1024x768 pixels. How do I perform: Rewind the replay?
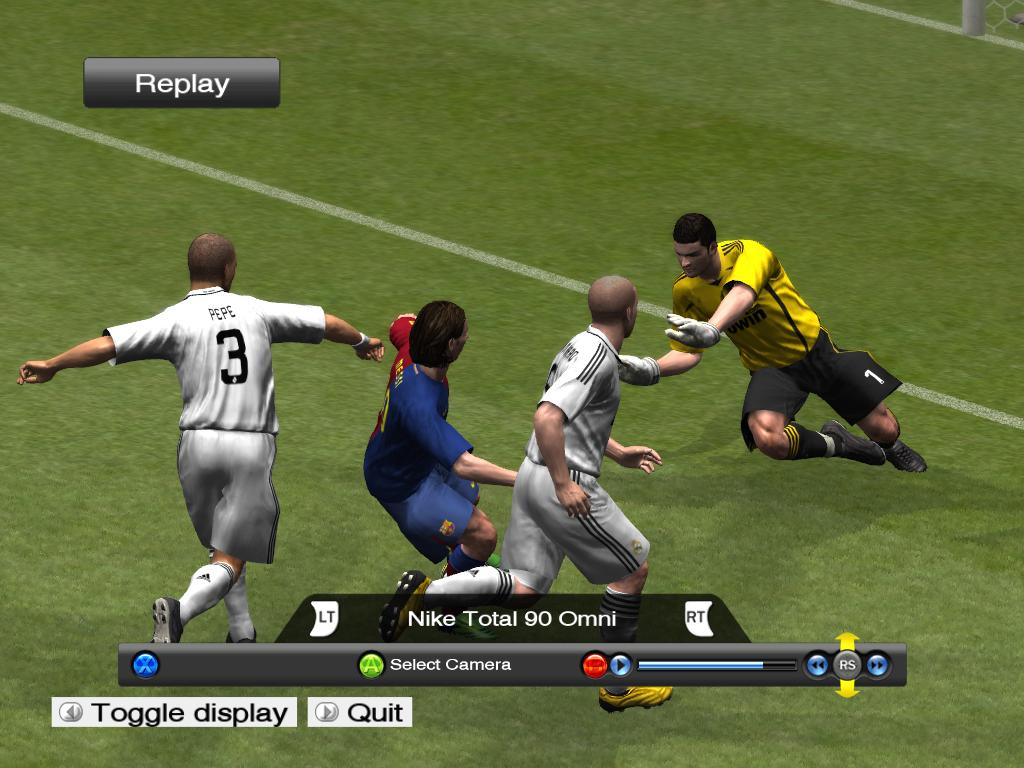(x=817, y=665)
